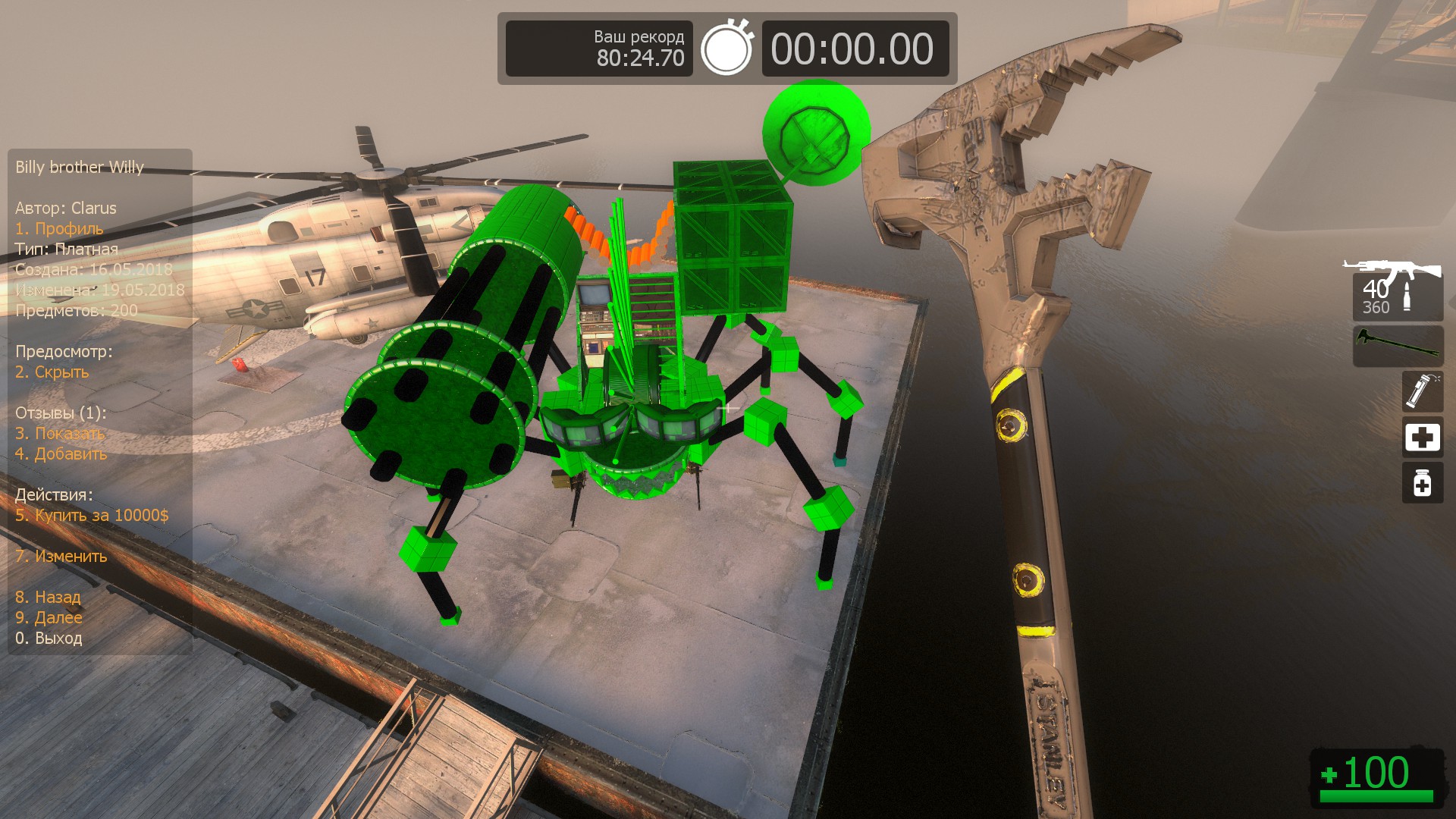Open the author's profile (Профиль)

(59, 228)
